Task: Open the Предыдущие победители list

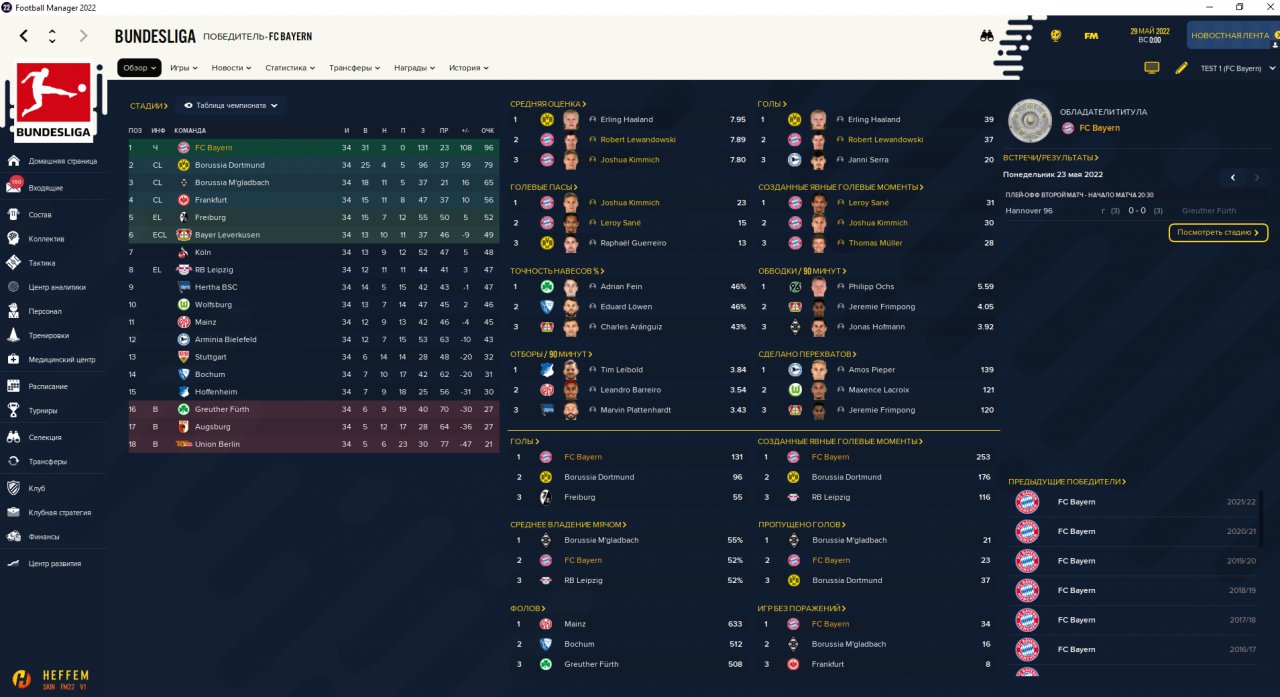Action: [x=1067, y=481]
